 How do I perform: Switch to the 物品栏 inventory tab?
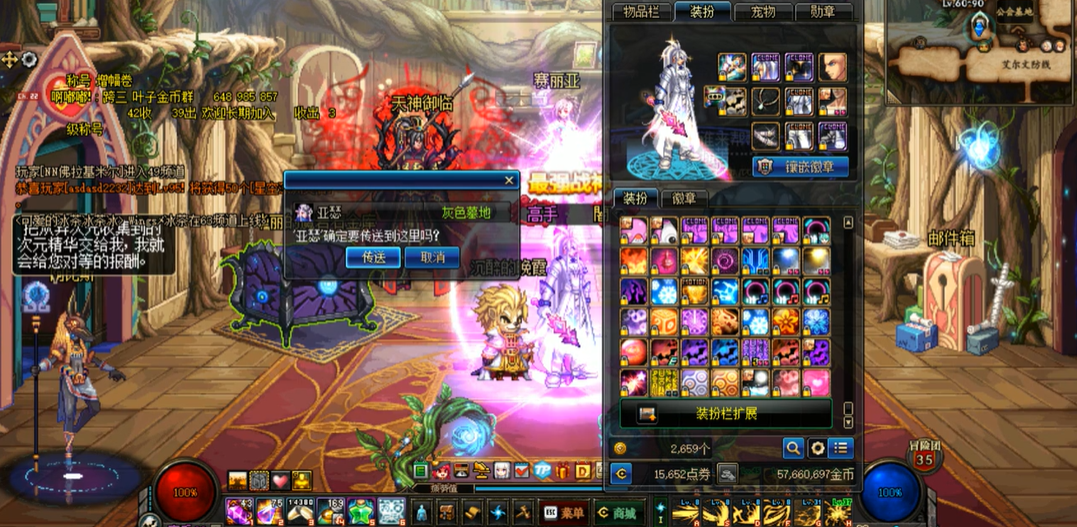point(641,12)
